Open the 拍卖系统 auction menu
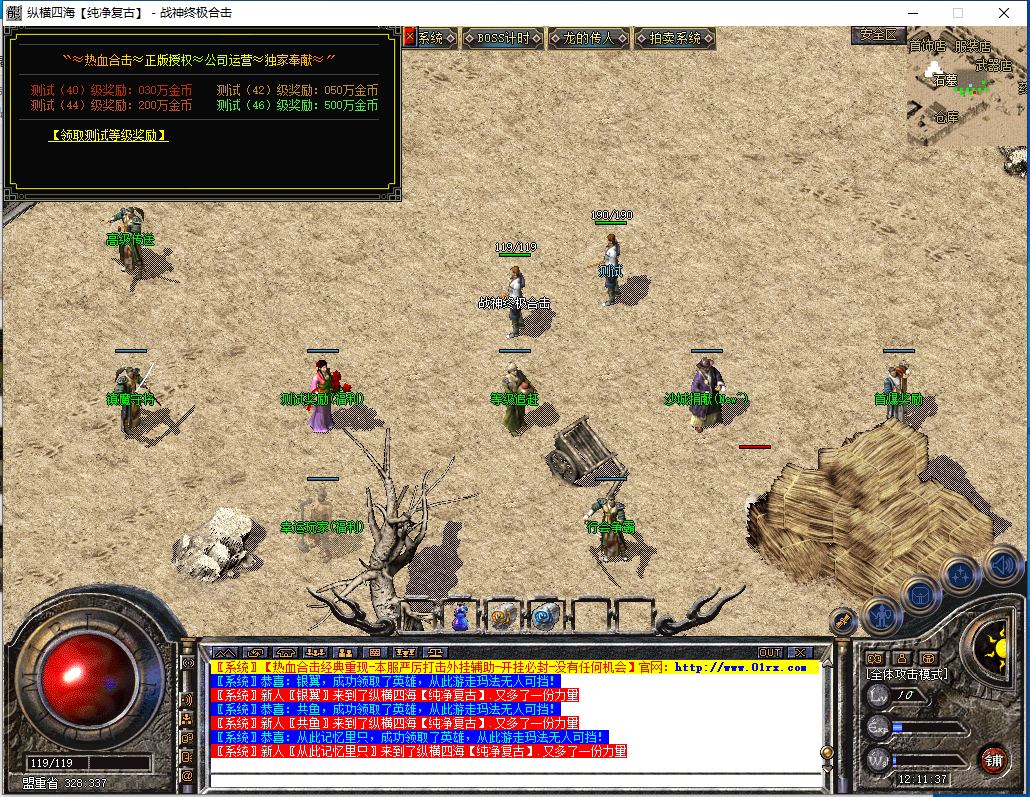Viewport: 1030px width, 797px height. pos(675,38)
